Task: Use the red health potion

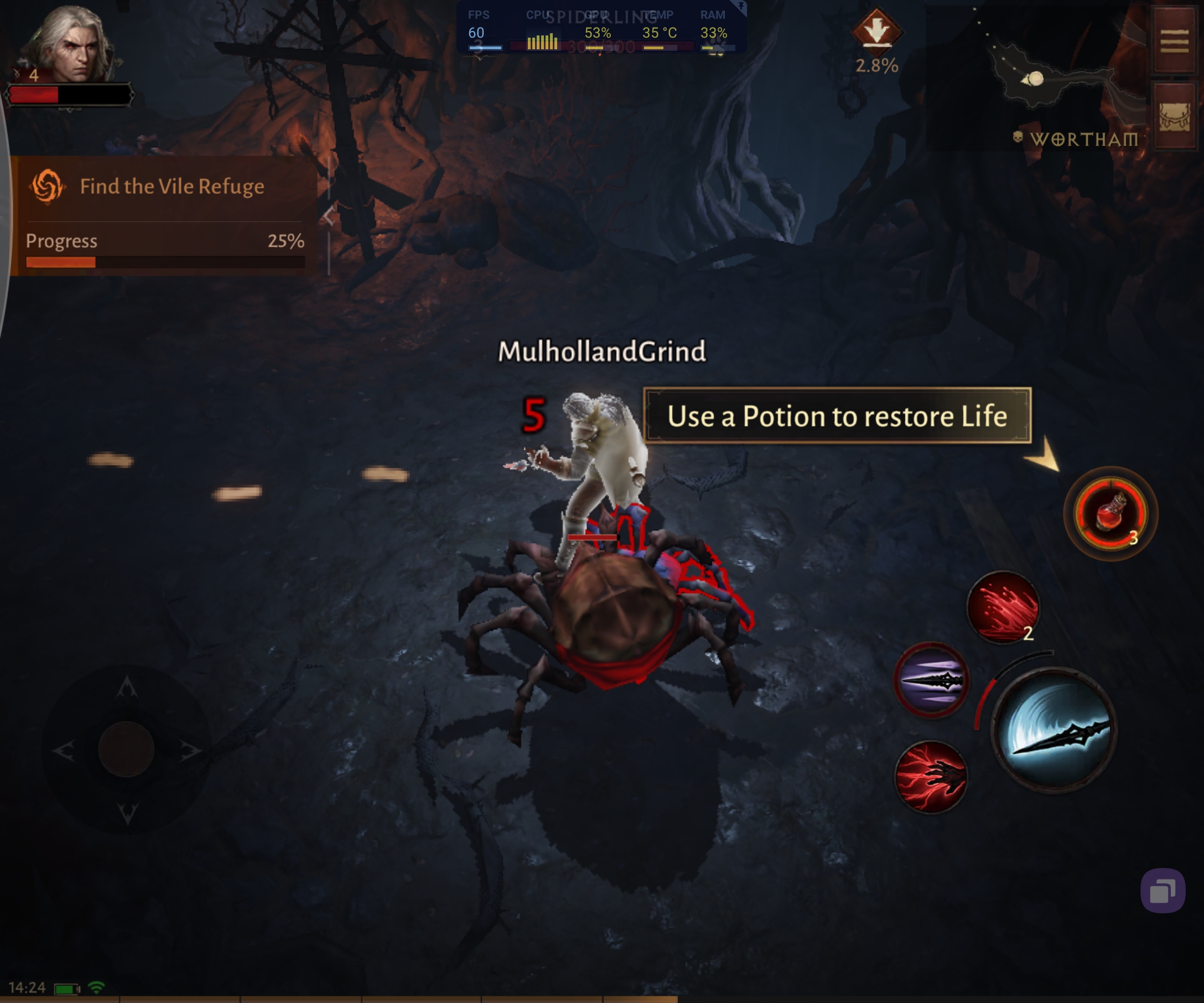Action: [1110, 513]
